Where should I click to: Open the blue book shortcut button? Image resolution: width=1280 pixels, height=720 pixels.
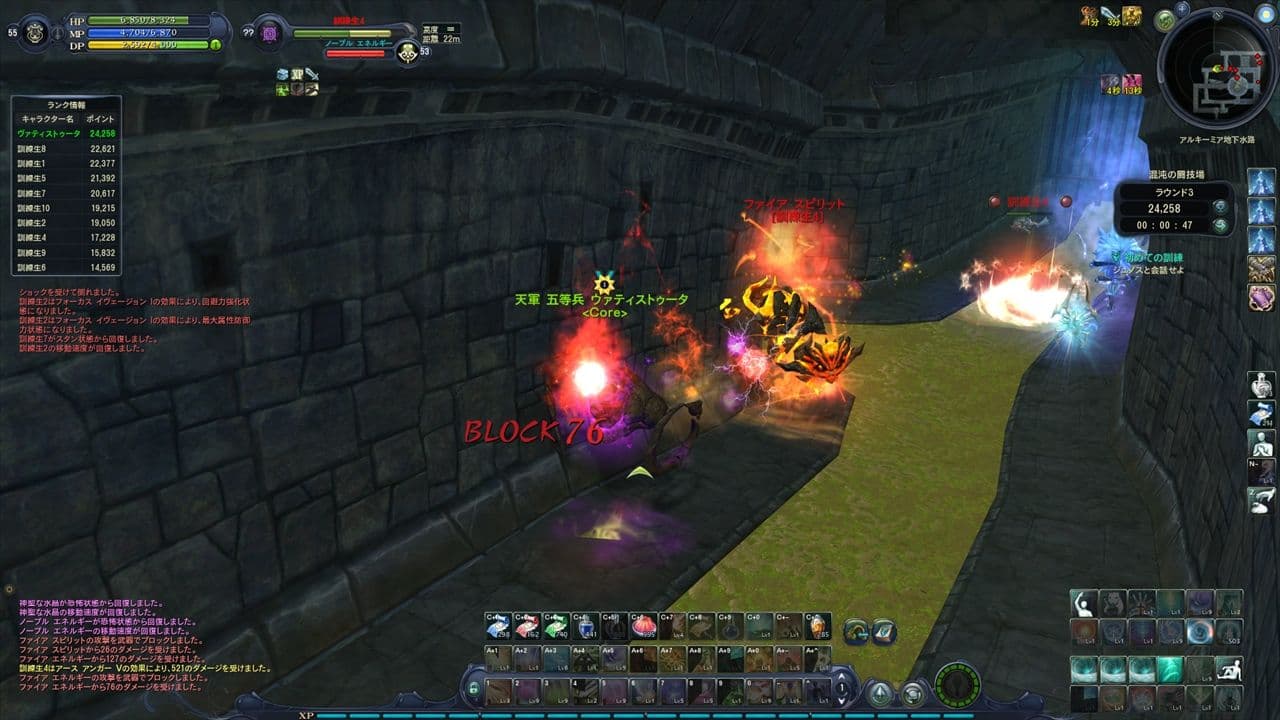(883, 631)
